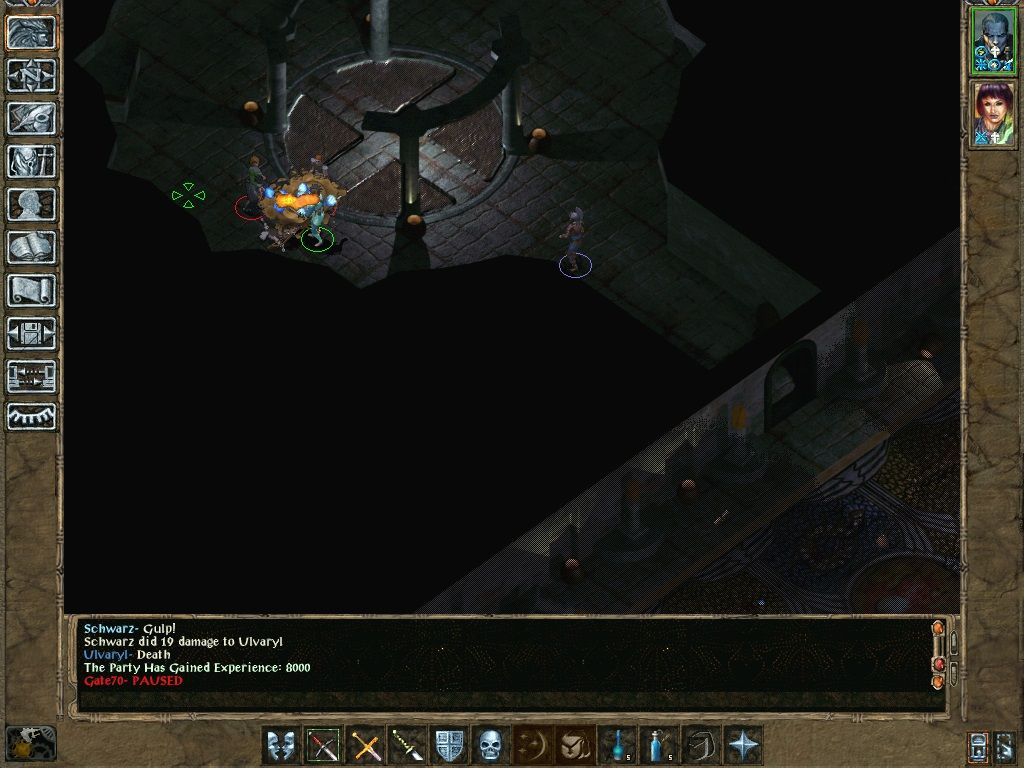Image resolution: width=1024 pixels, height=768 pixels.
Task: Equip the golden crossed swords weapon slot
Action: click(x=366, y=745)
